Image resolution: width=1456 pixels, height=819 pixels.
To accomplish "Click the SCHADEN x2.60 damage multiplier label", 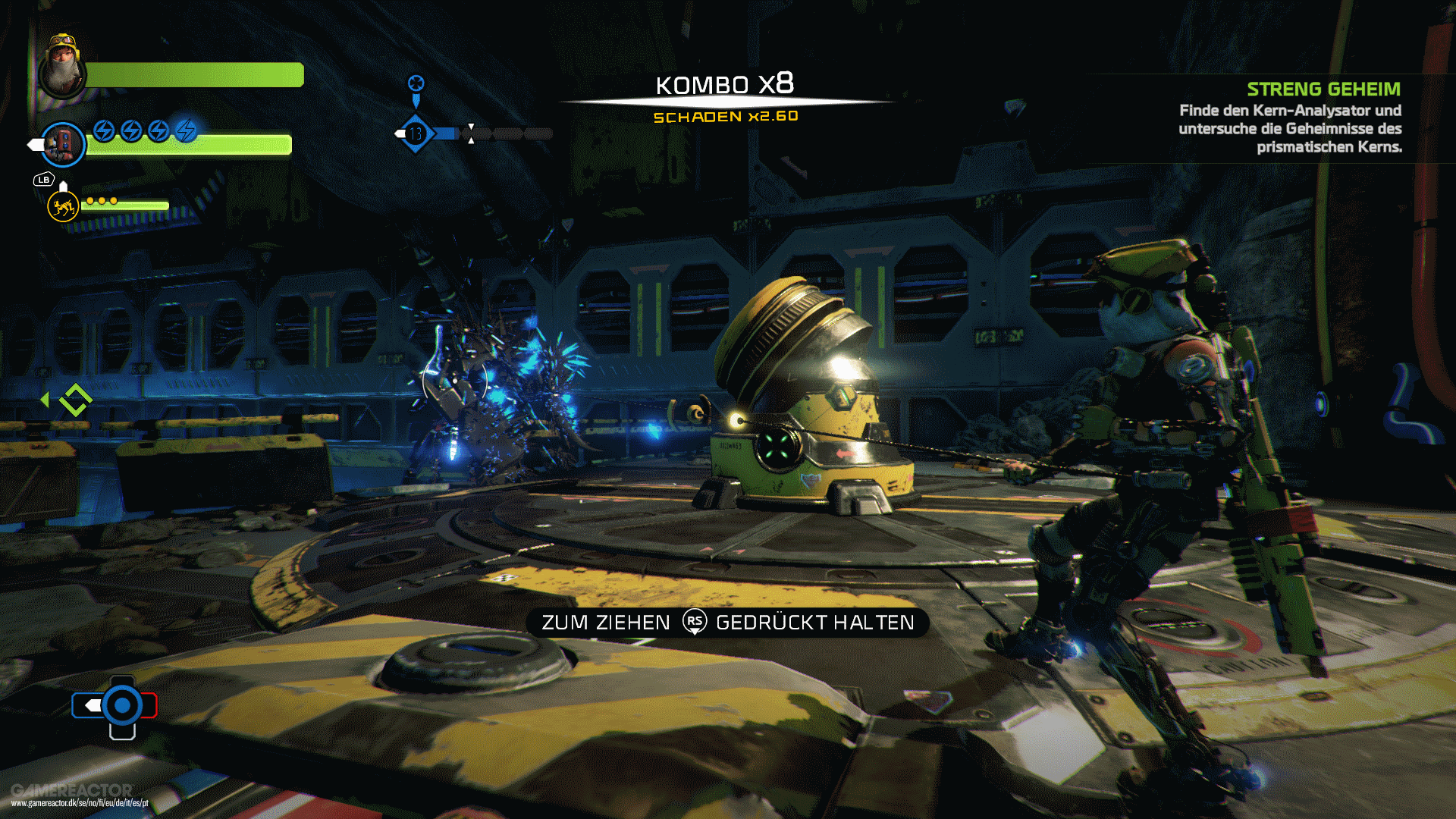I will tap(726, 117).
